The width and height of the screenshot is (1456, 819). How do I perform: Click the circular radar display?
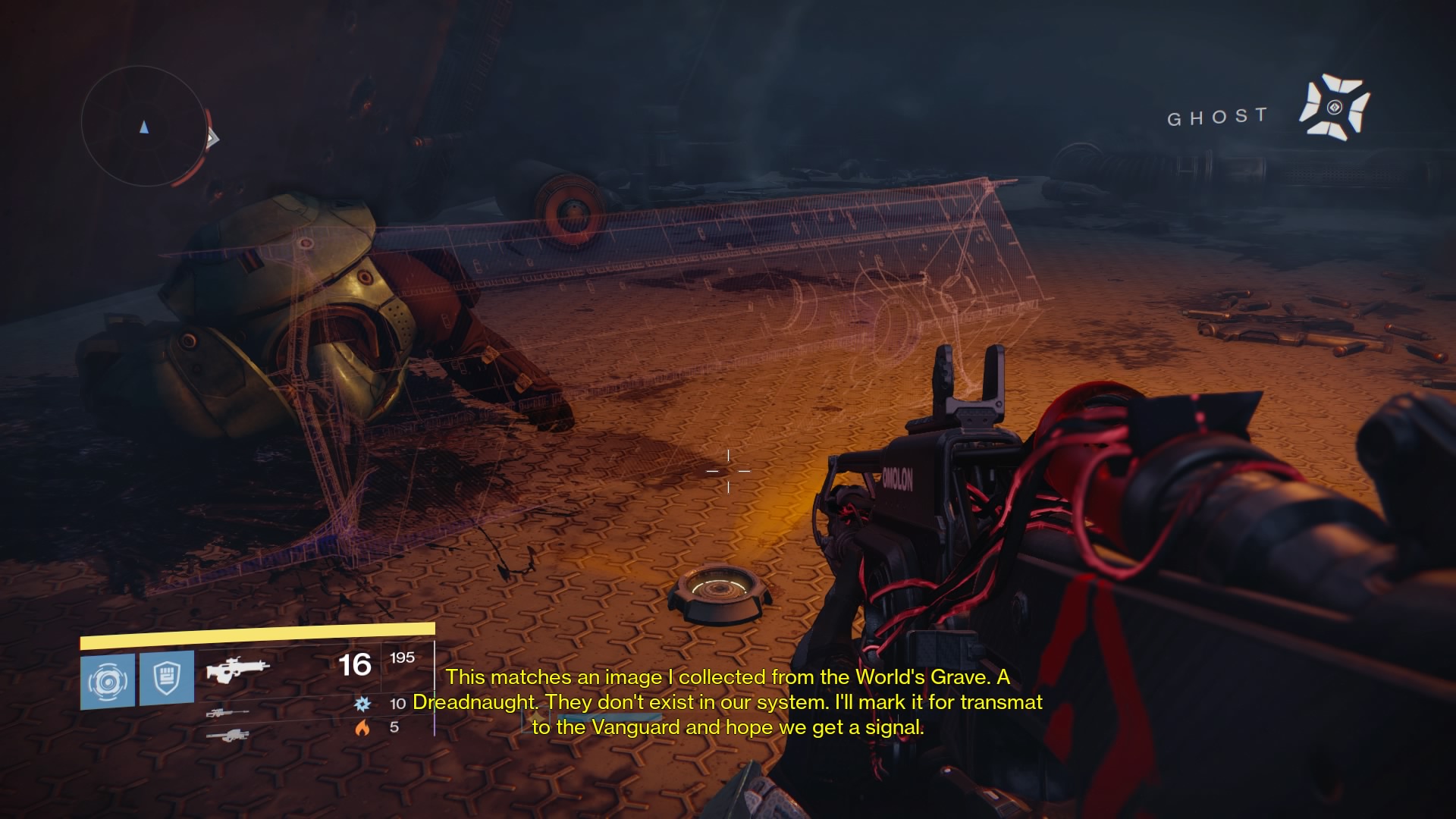(x=143, y=127)
